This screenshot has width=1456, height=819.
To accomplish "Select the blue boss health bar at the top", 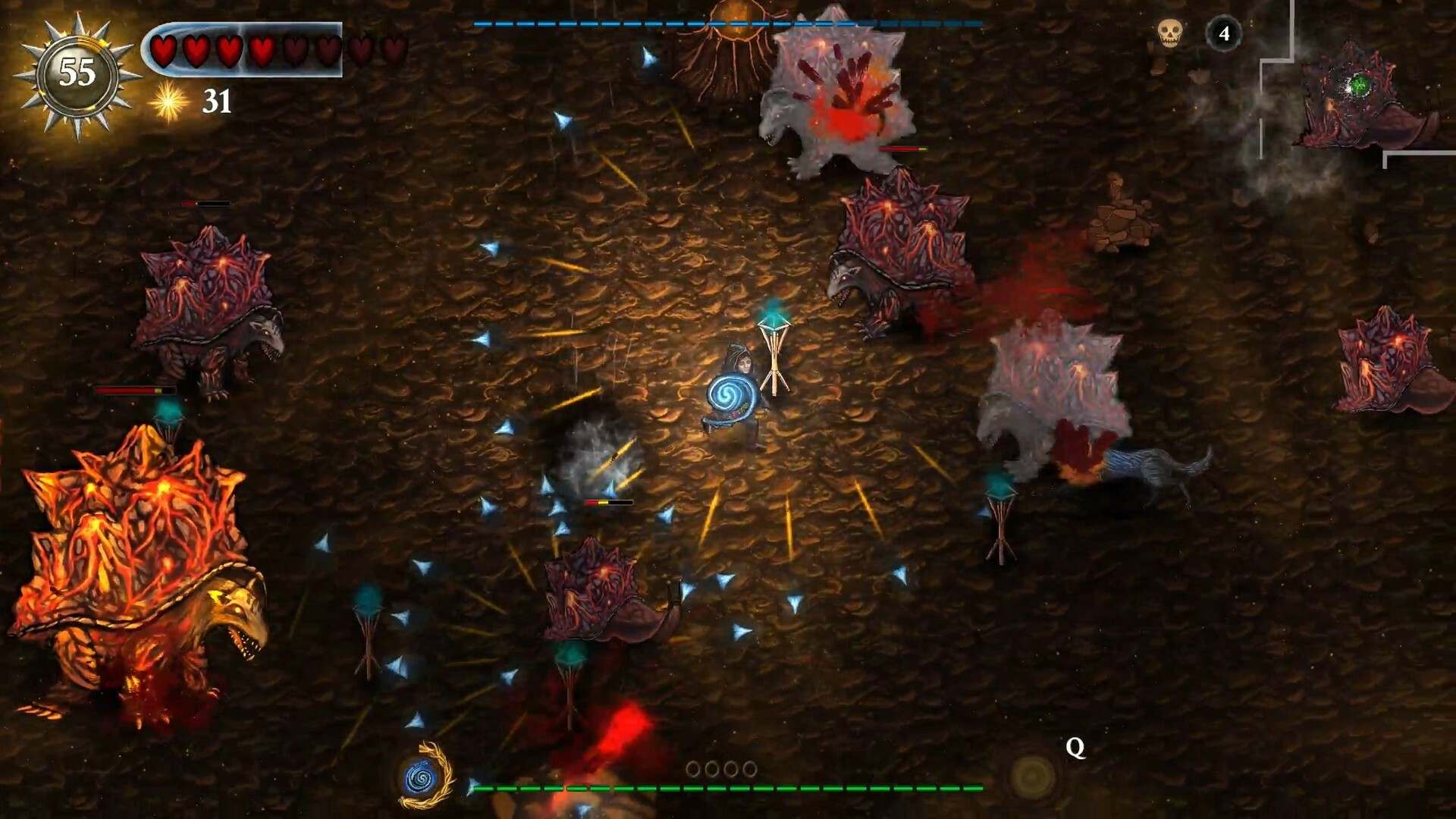I will [728, 25].
